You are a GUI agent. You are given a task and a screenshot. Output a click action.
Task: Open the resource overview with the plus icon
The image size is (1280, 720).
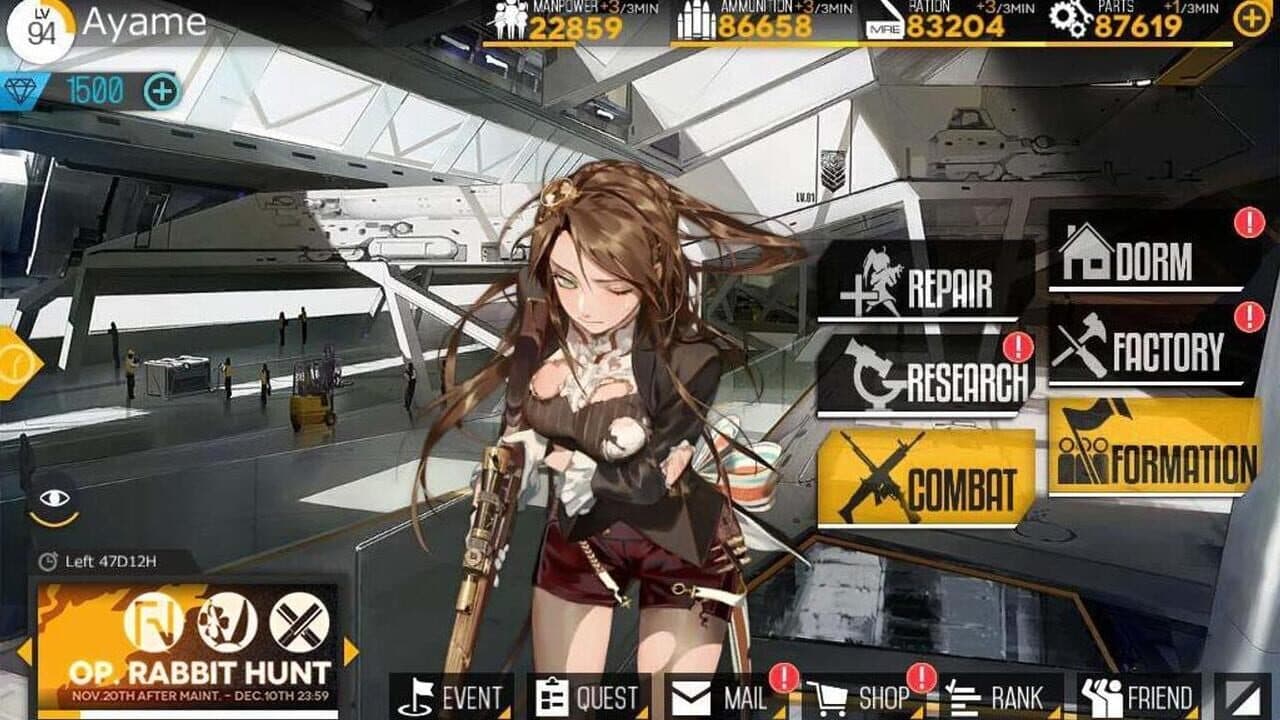click(1247, 18)
